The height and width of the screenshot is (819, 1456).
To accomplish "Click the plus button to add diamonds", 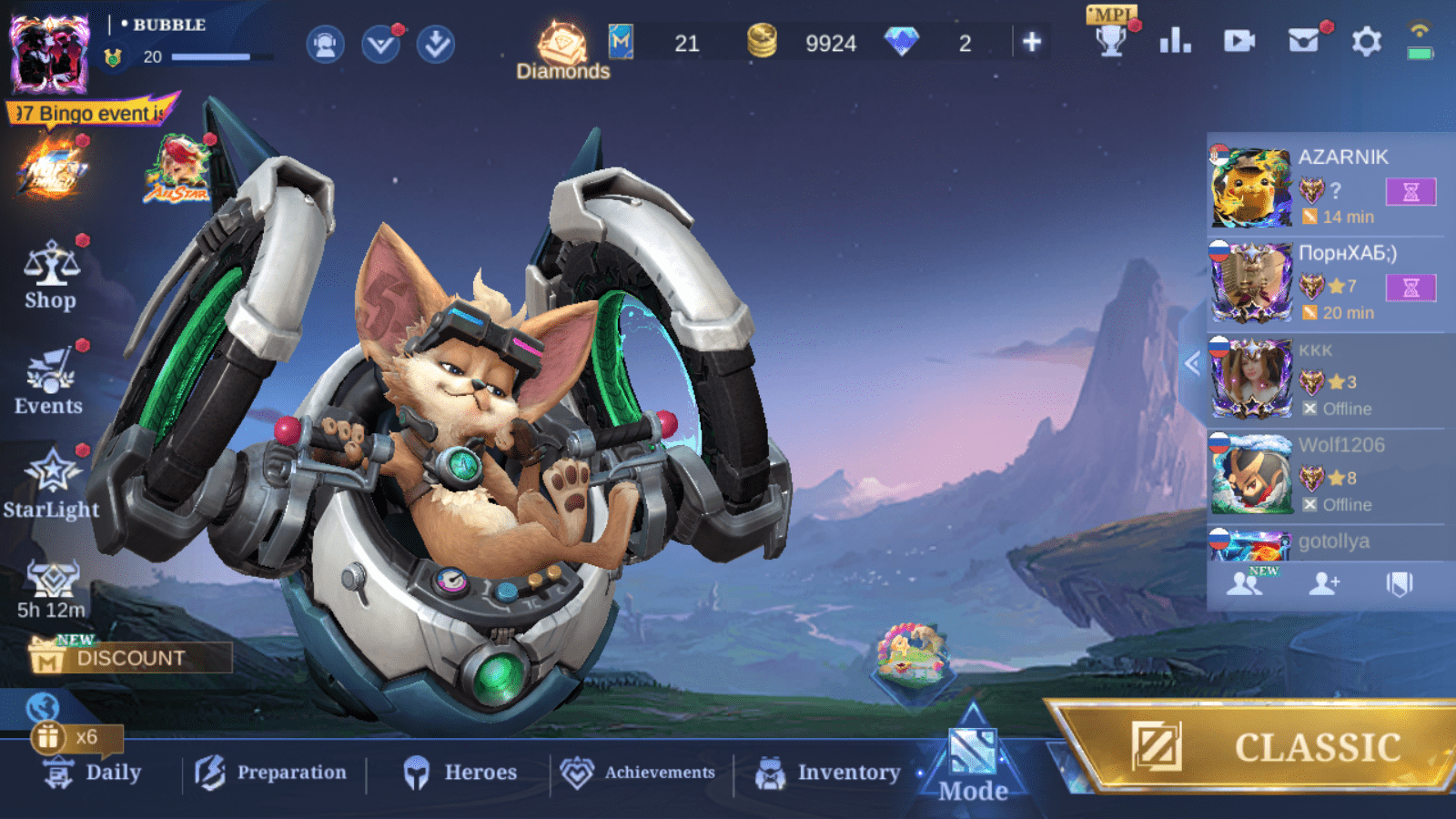I will 1031,42.
